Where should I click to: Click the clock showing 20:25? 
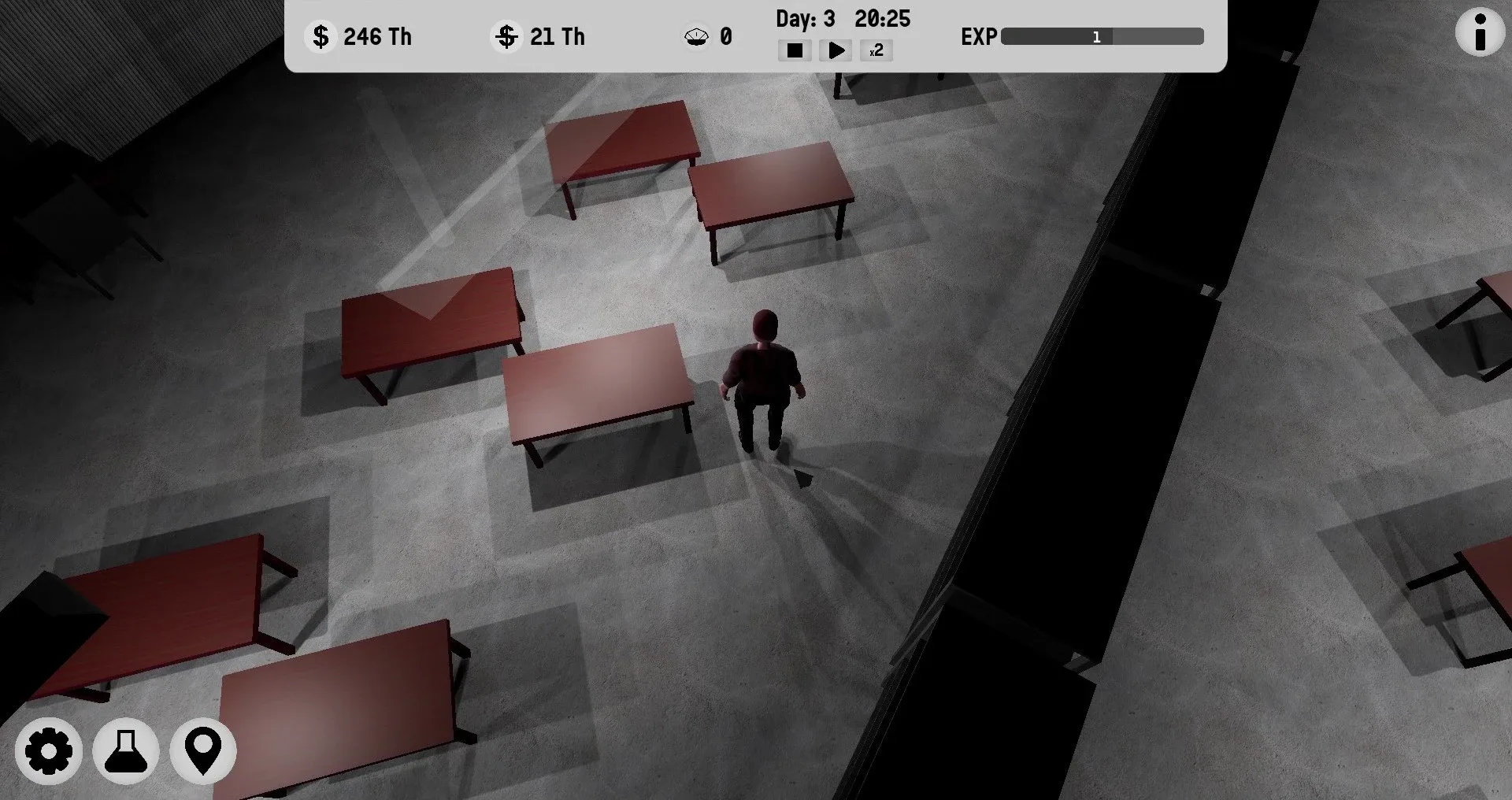pos(884,19)
